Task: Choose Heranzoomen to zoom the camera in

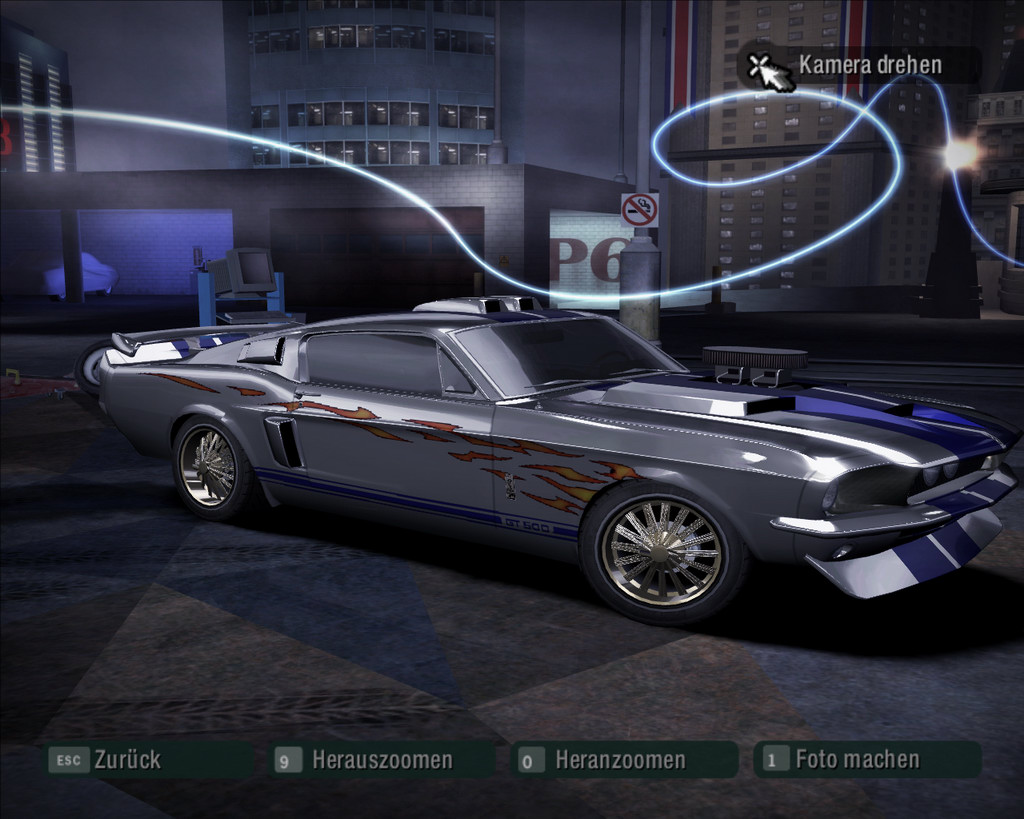Action: pyautogui.click(x=620, y=760)
